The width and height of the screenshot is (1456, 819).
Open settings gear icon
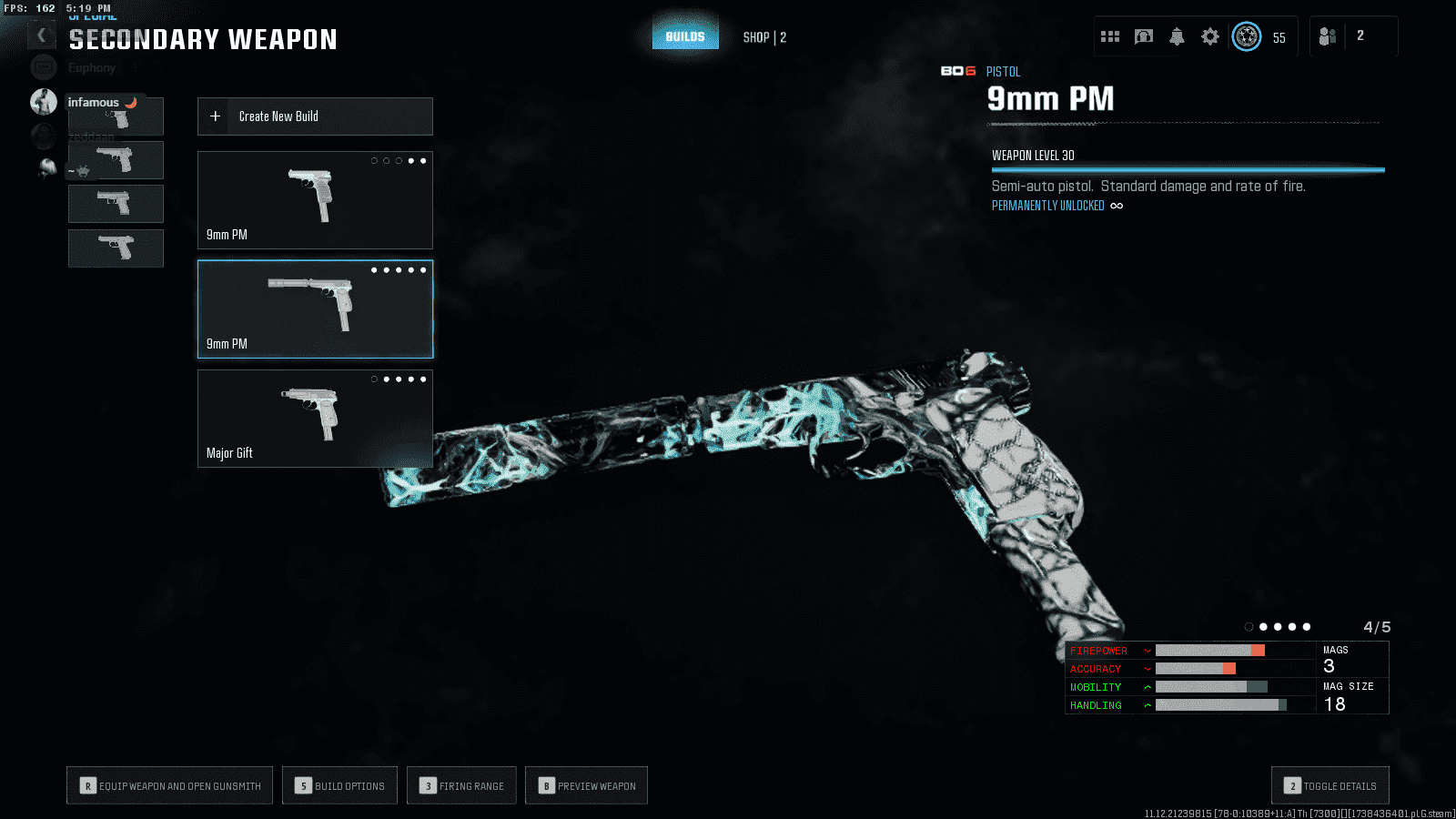[x=1209, y=36]
